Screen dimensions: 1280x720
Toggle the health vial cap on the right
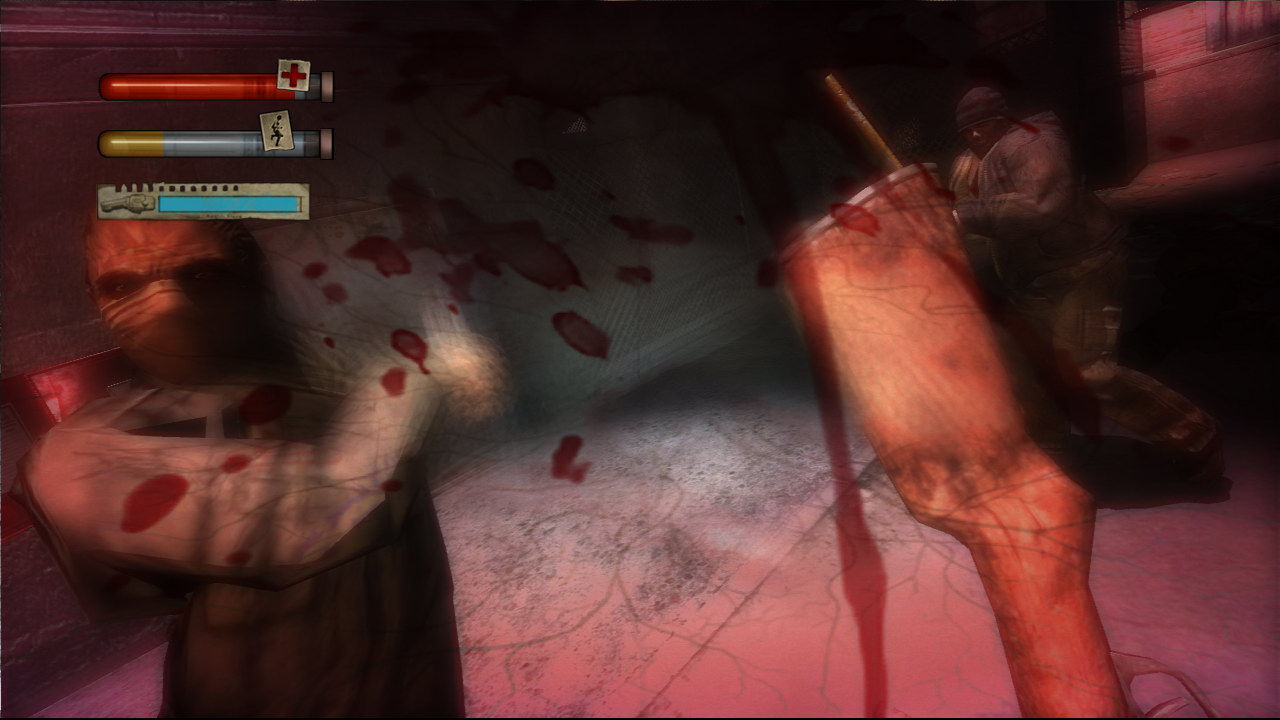pos(326,86)
